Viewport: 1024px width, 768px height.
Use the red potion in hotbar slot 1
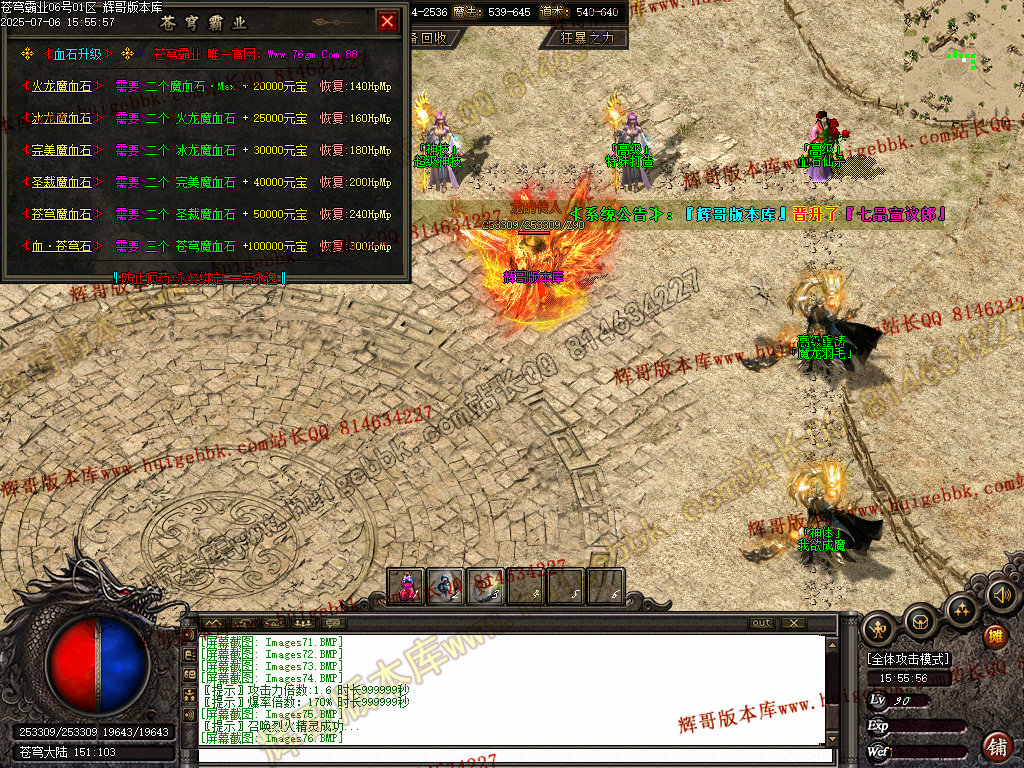(x=406, y=586)
